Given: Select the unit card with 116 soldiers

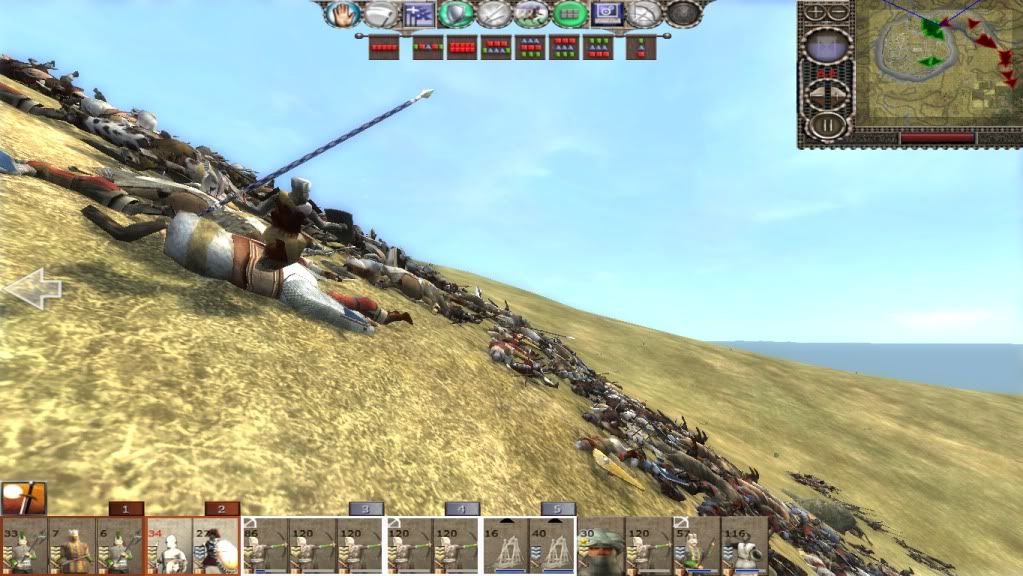Looking at the screenshot, I should pyautogui.click(x=745, y=545).
